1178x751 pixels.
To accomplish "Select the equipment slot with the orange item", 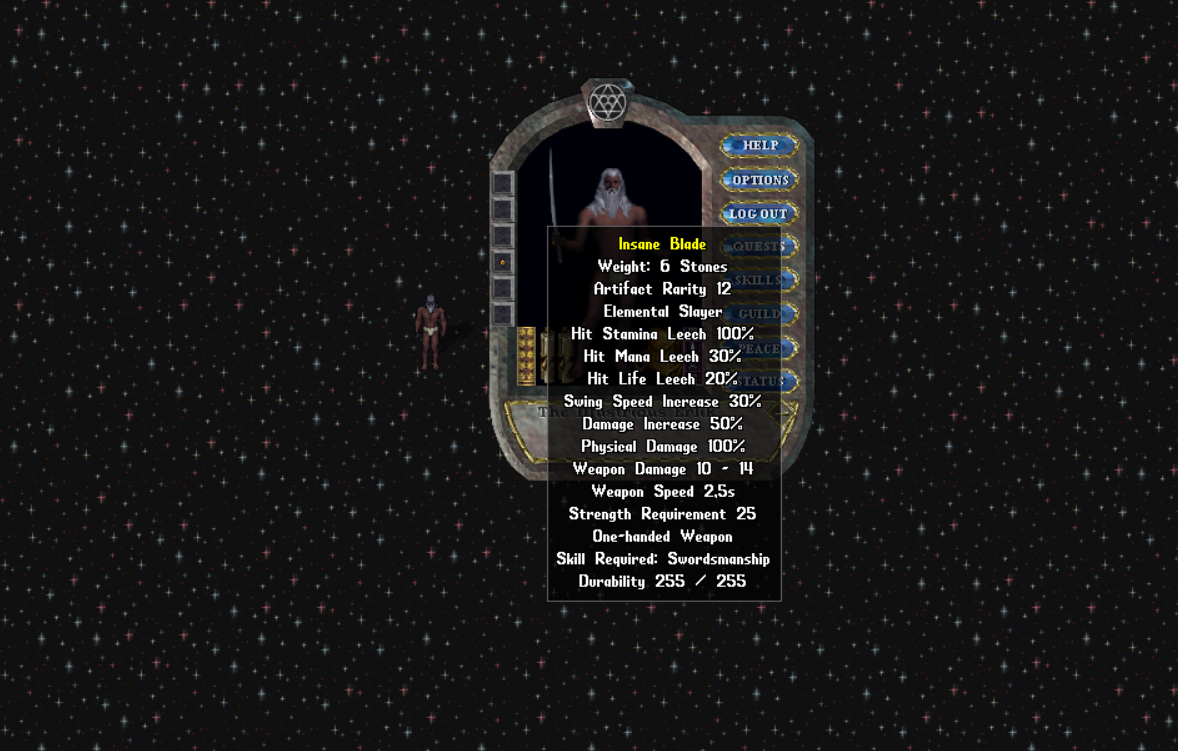I will (503, 262).
